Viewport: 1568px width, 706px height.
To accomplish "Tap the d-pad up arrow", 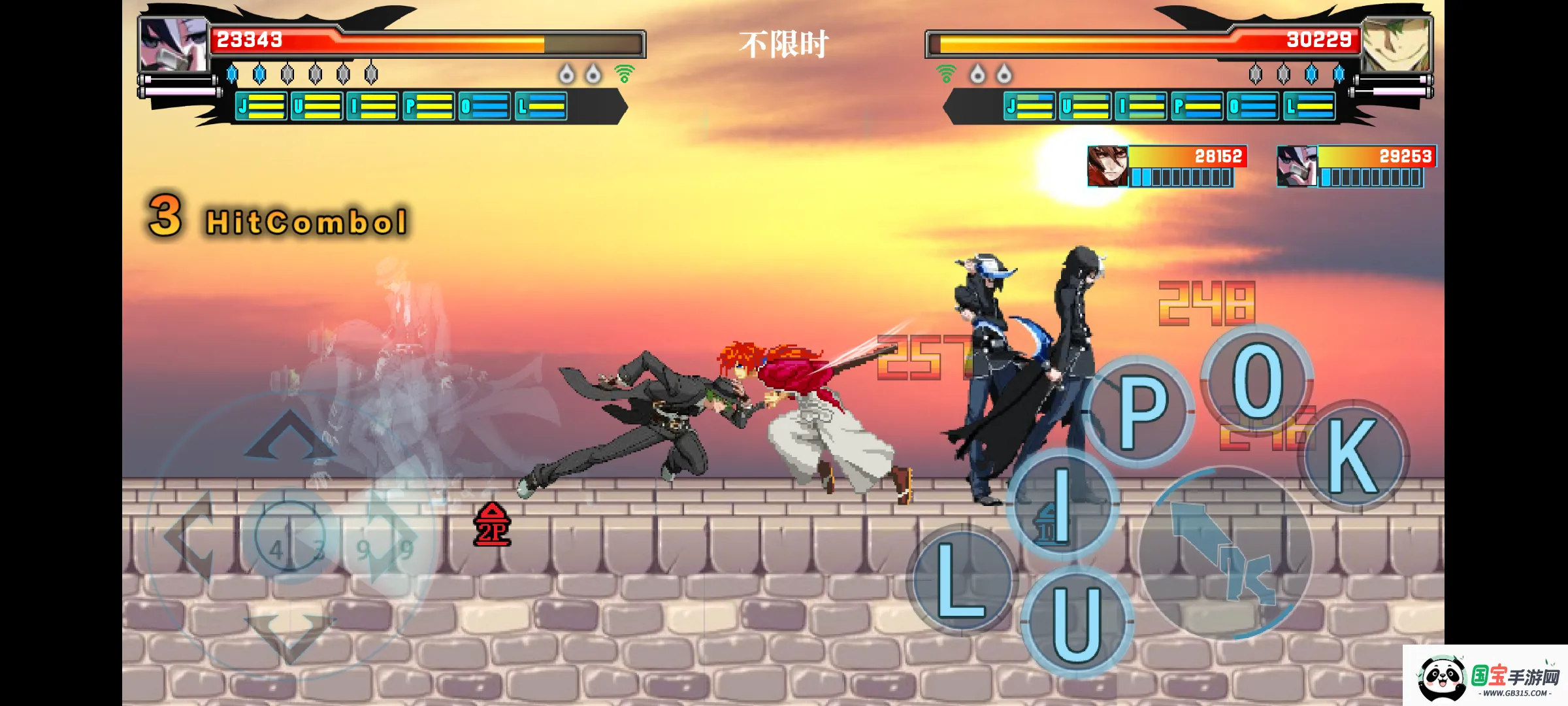I will 289,436.
